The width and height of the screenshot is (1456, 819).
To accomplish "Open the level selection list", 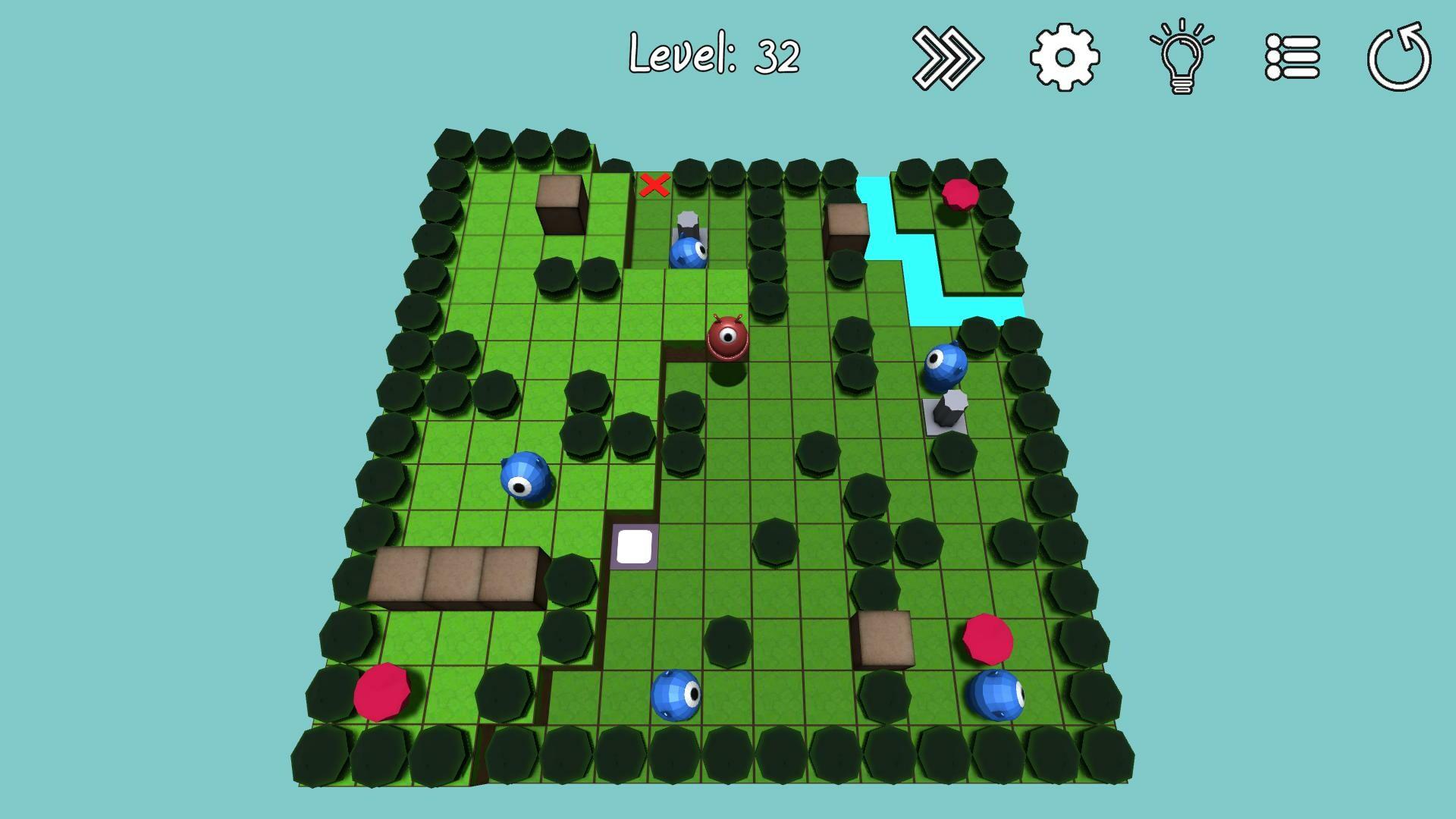I will (x=1294, y=57).
